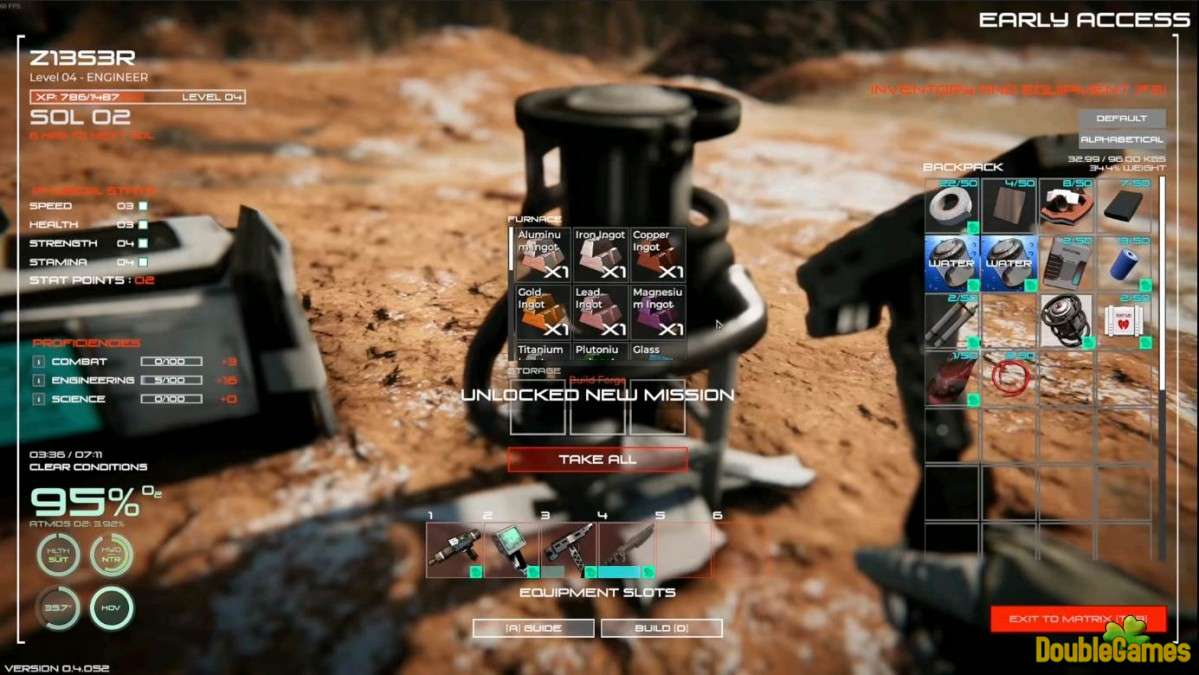Open the Build button

[663, 628]
